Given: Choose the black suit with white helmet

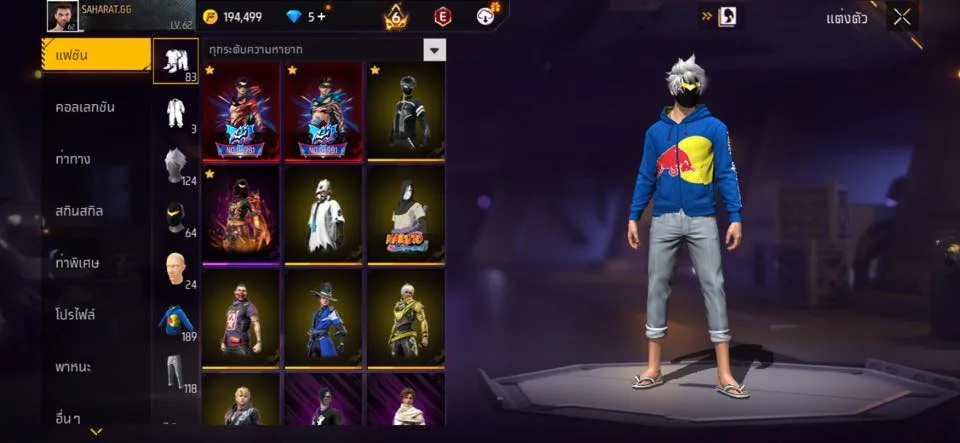Looking at the screenshot, I should 406,111.
